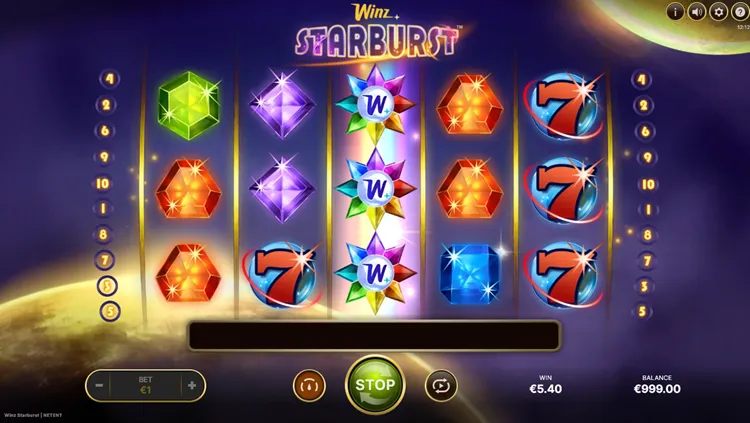750x423 pixels.
Task: Click the orange speedometer gauge button
Action: point(309,385)
